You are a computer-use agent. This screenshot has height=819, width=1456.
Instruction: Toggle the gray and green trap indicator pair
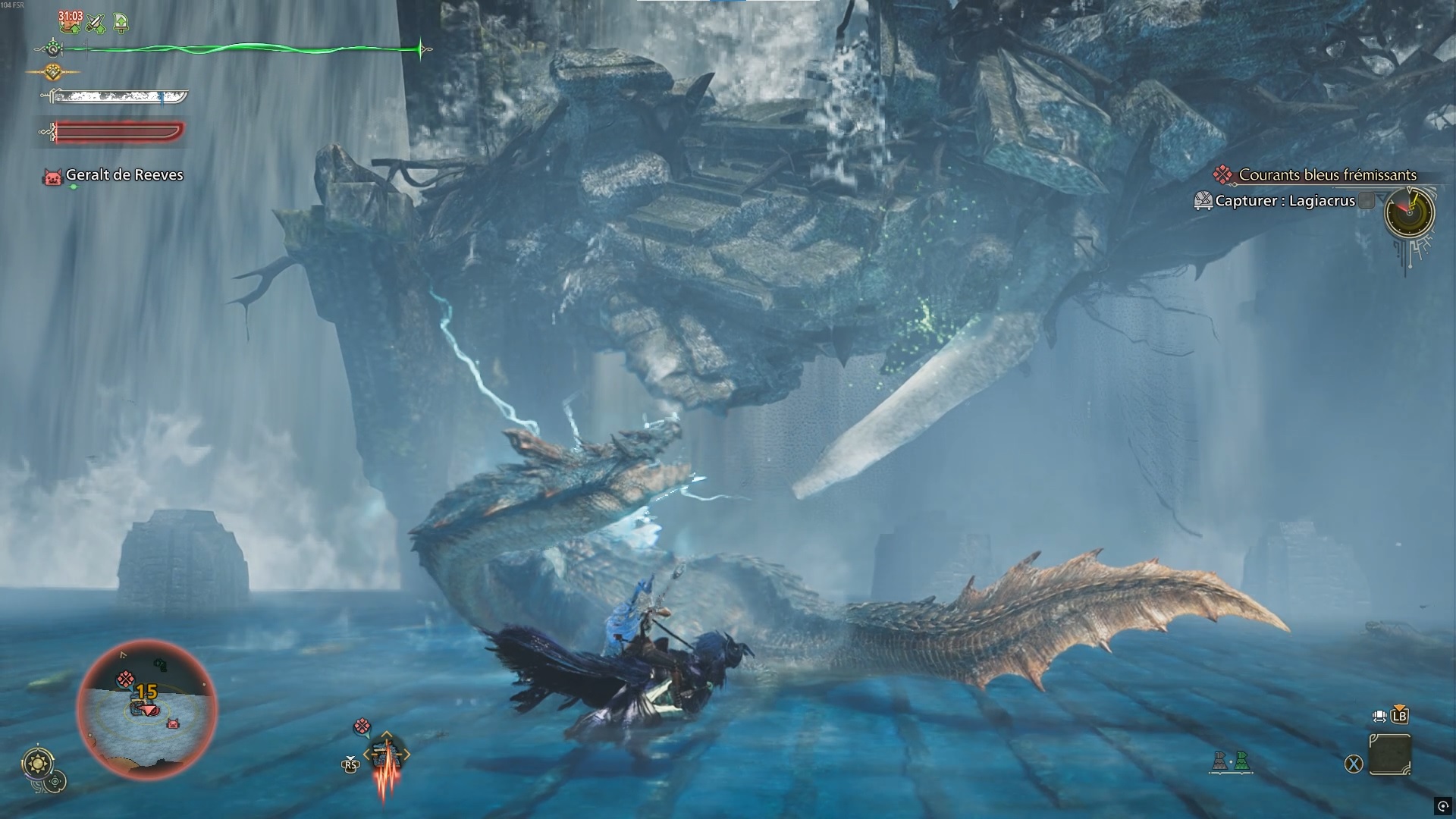pos(1230,761)
